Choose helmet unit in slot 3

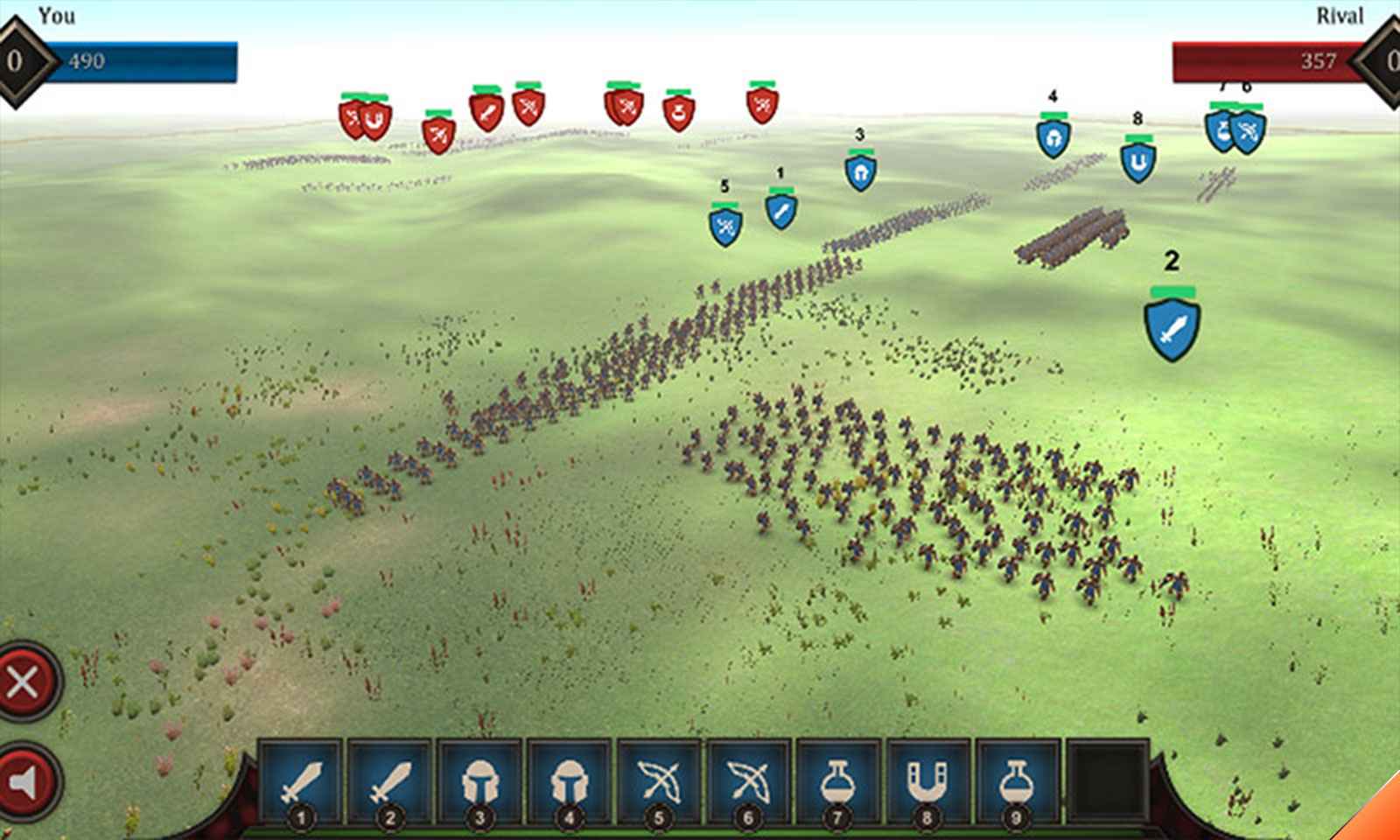tap(479, 781)
